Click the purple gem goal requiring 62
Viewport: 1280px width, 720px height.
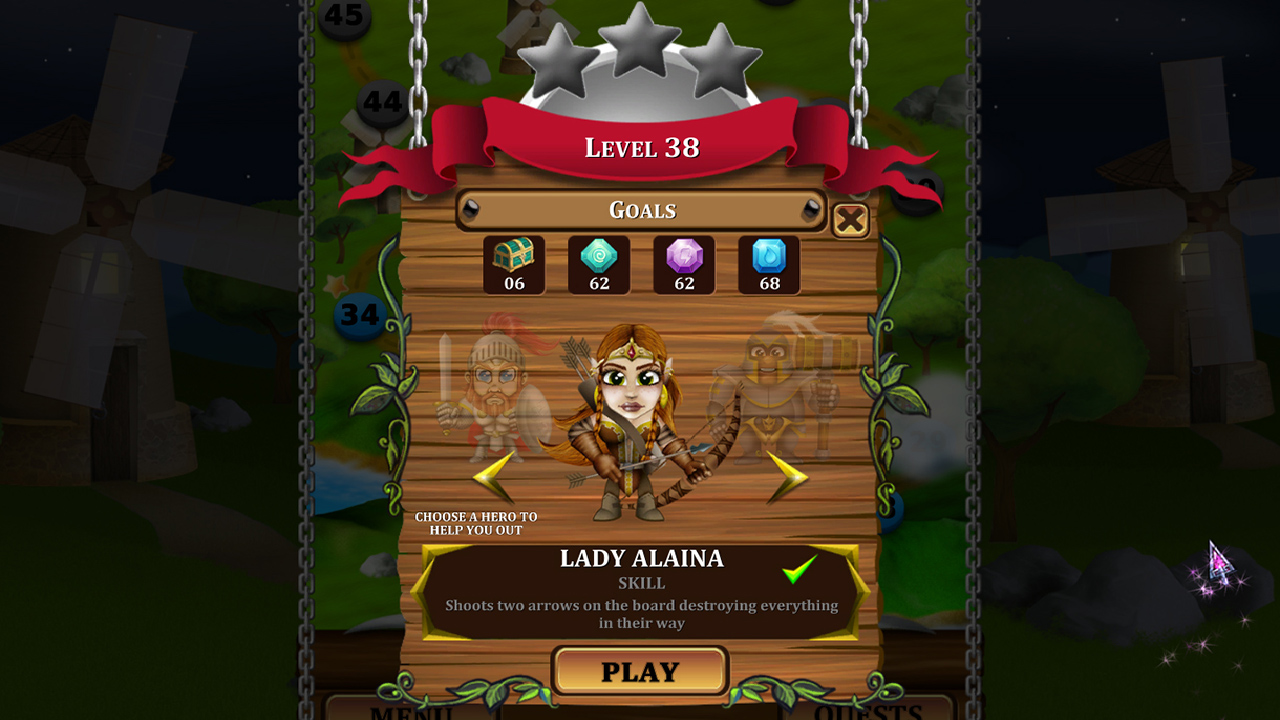[x=684, y=263]
